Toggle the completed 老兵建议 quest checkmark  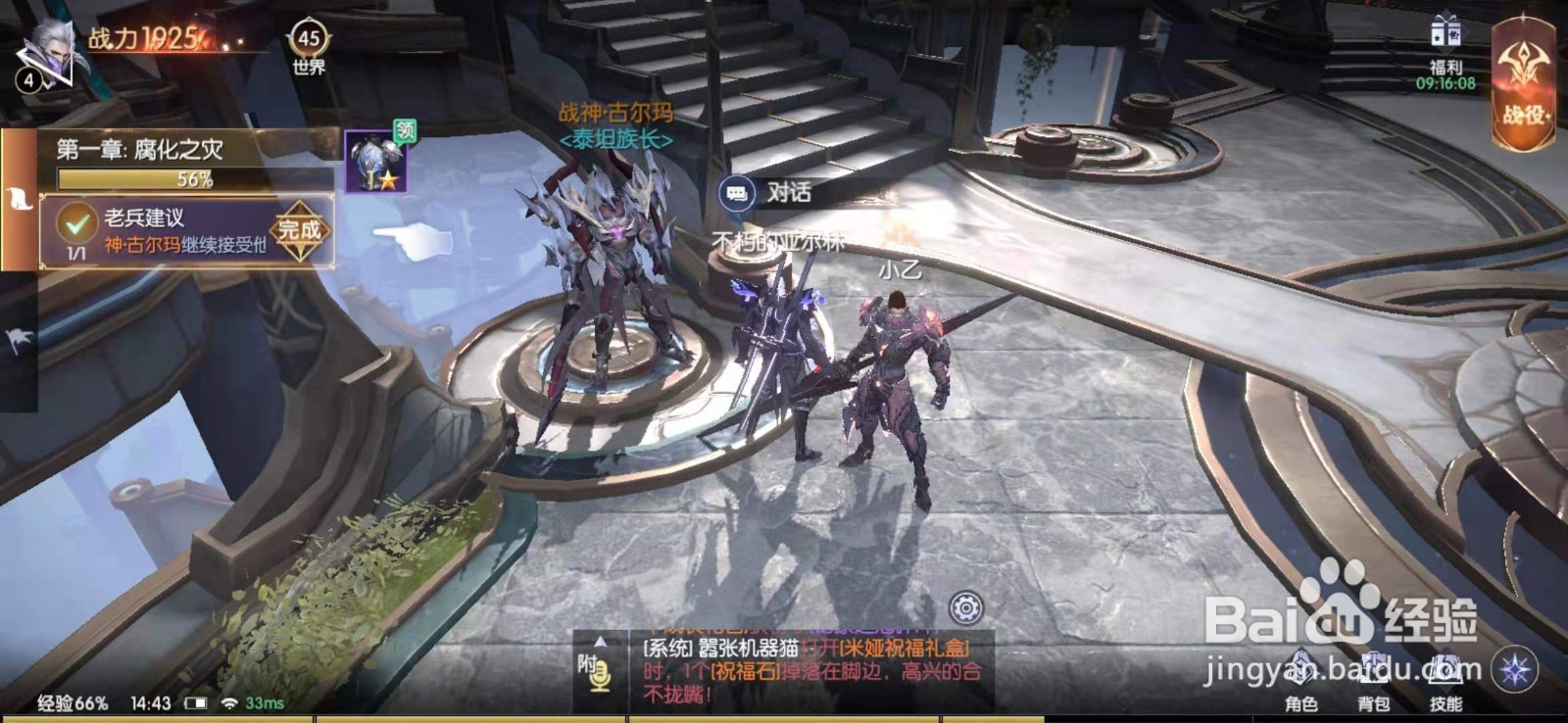click(76, 222)
